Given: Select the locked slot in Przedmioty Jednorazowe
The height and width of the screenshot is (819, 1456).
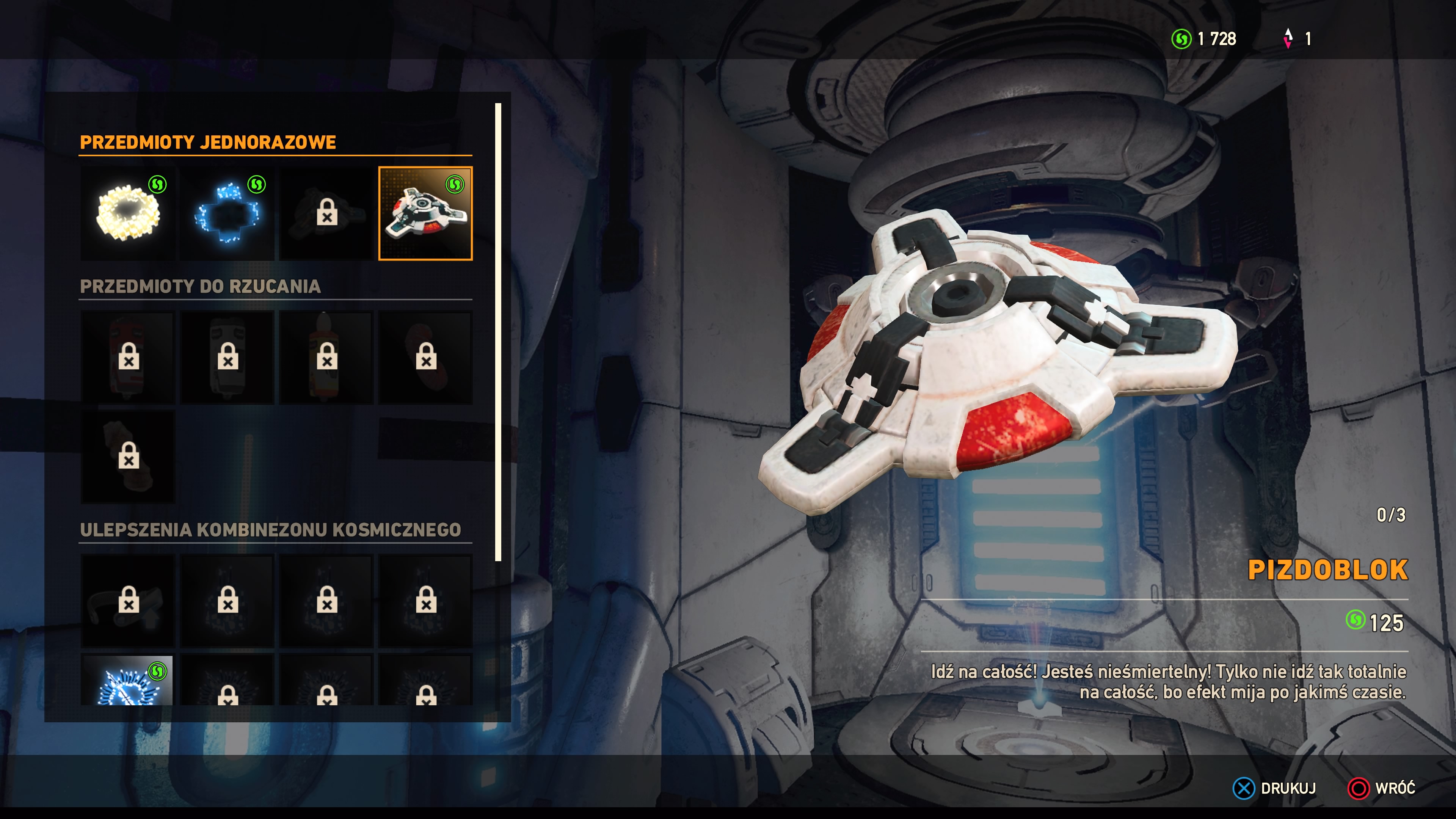Looking at the screenshot, I should pos(327,213).
